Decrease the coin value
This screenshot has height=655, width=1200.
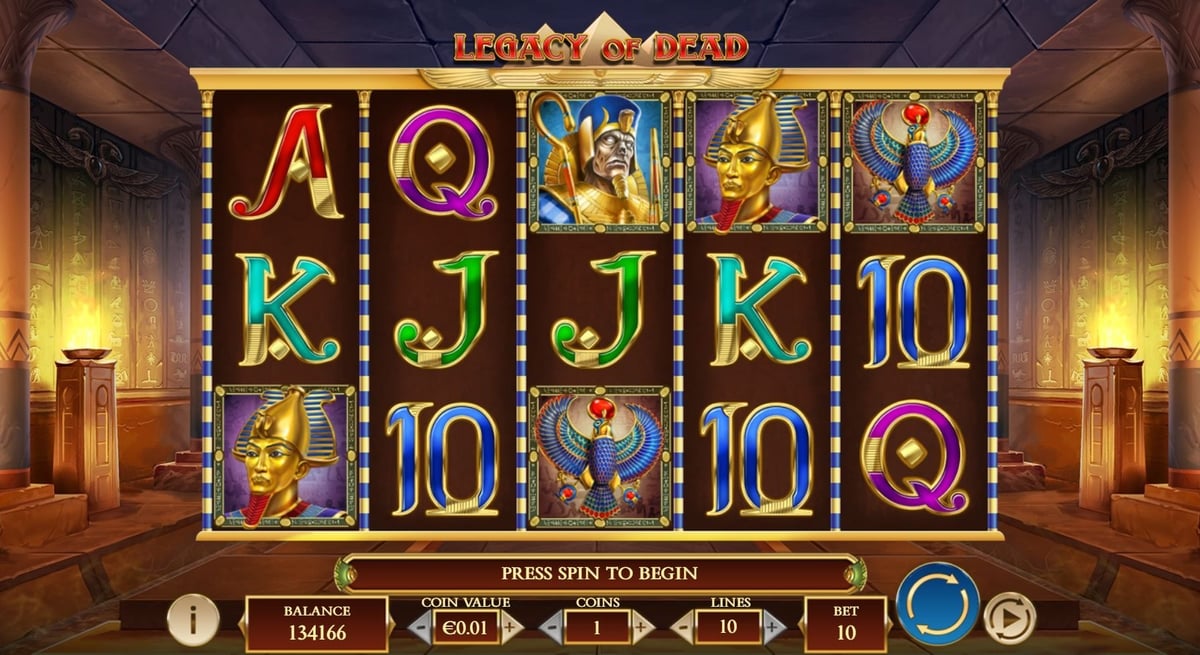coord(419,628)
